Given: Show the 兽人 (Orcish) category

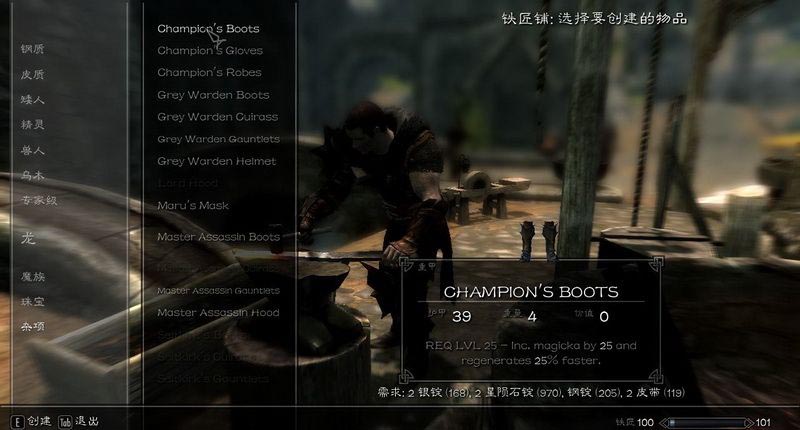Looking at the screenshot, I should click(x=33, y=150).
